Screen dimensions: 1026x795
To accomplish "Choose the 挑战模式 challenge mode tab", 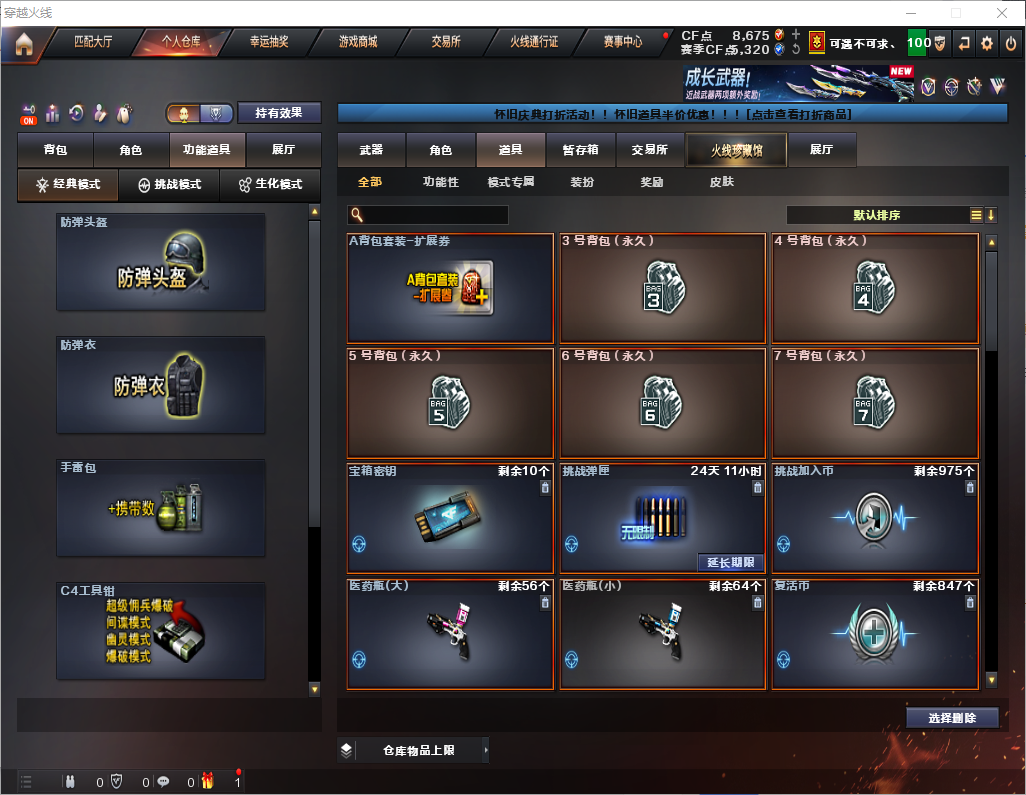I will click(x=169, y=185).
